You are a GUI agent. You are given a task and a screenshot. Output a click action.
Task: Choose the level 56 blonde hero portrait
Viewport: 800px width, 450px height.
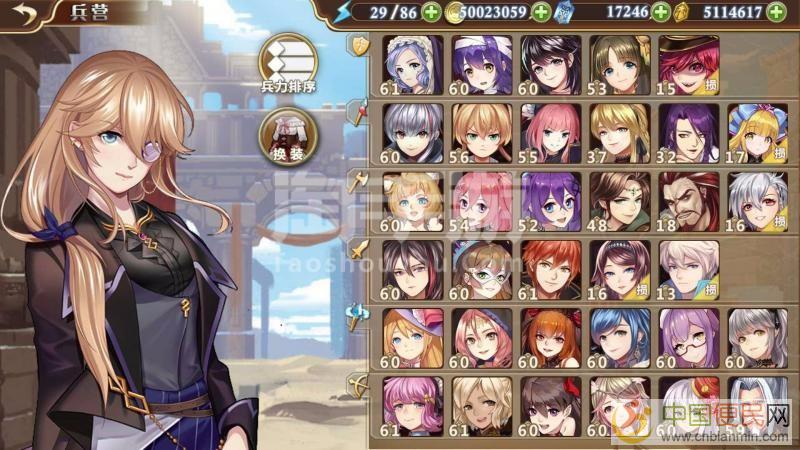tap(481, 134)
